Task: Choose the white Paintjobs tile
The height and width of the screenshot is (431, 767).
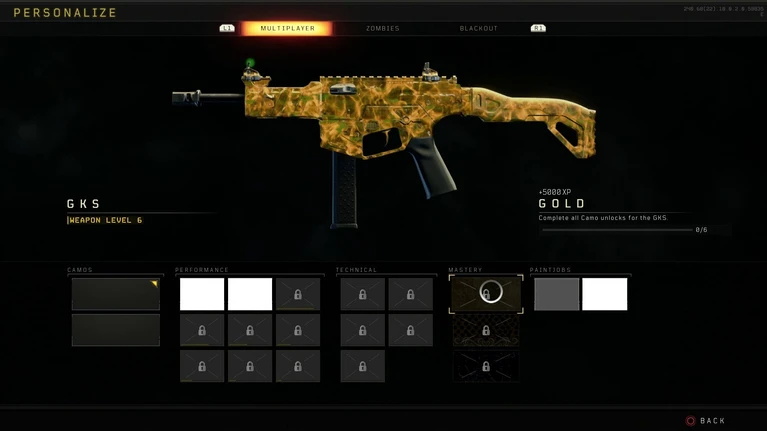Action: coord(605,294)
